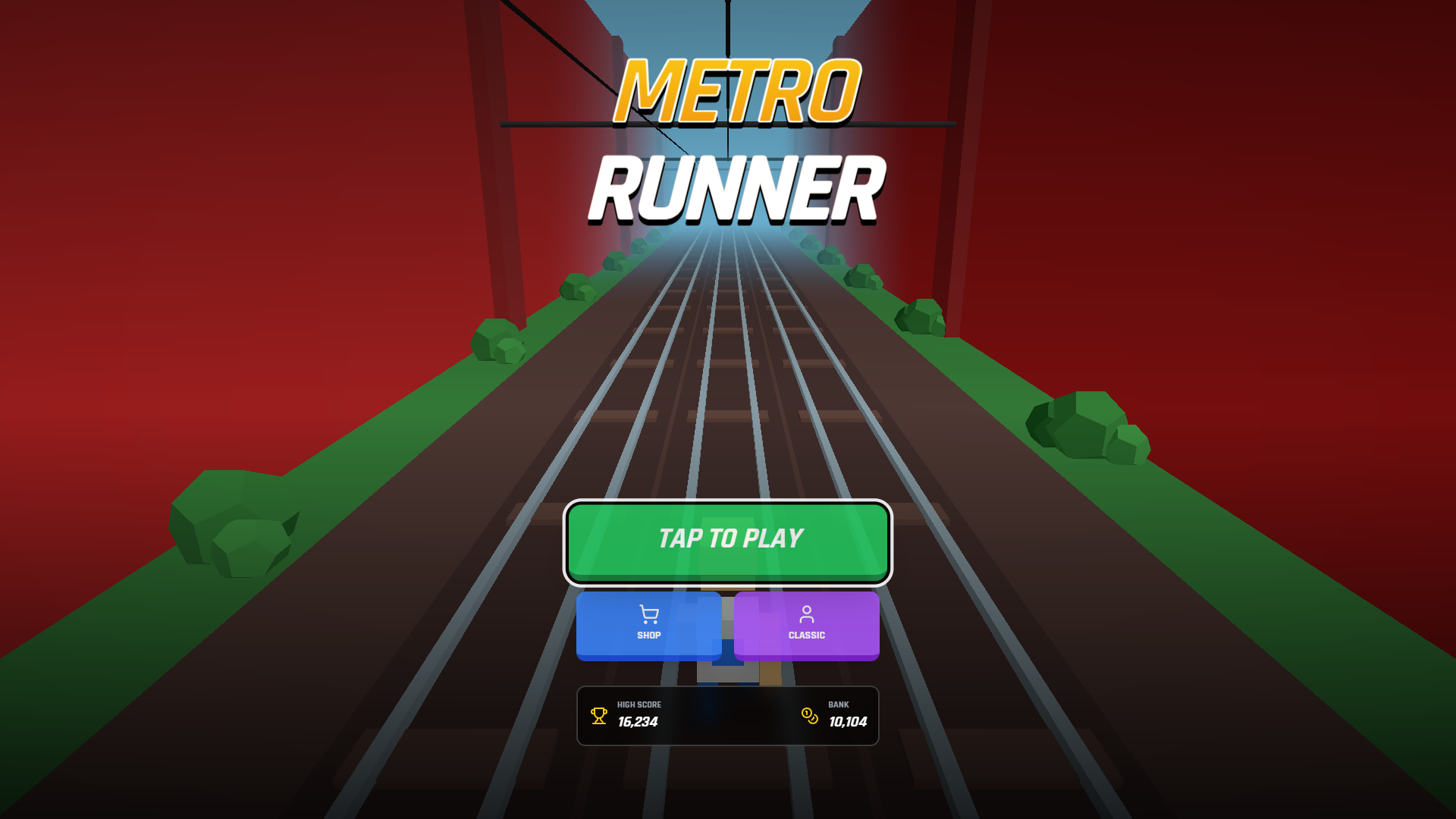Image resolution: width=1456 pixels, height=819 pixels.
Task: Click the shopping cart icon on the Shop button
Action: (648, 613)
